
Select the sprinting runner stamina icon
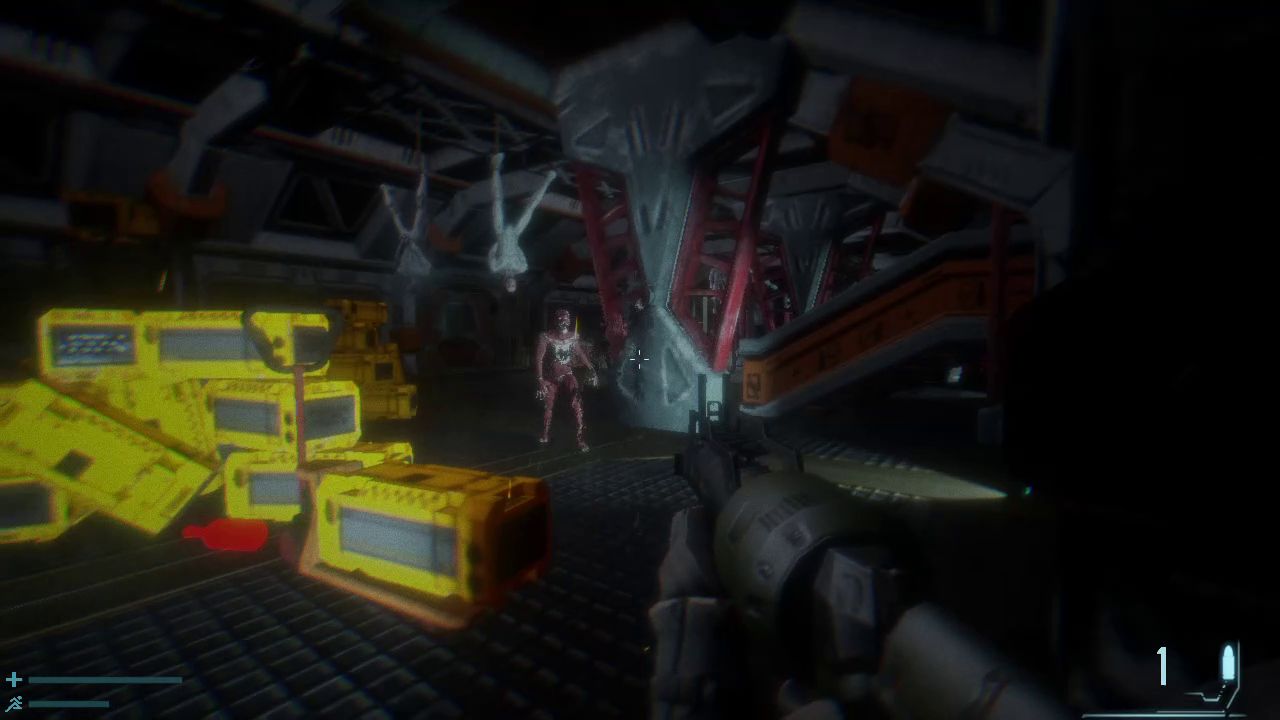coord(14,703)
